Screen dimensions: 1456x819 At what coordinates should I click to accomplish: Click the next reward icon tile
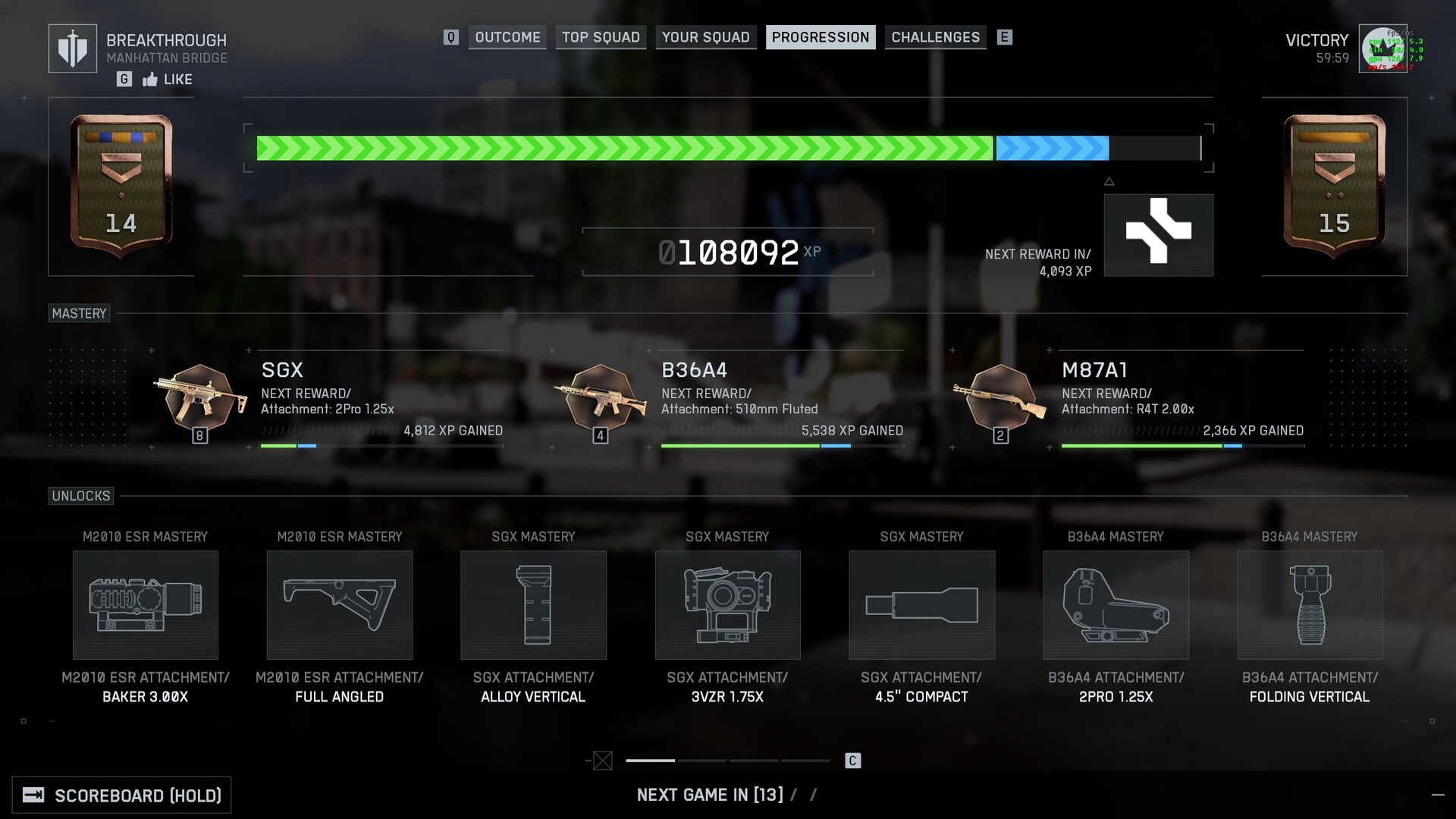tap(1159, 235)
